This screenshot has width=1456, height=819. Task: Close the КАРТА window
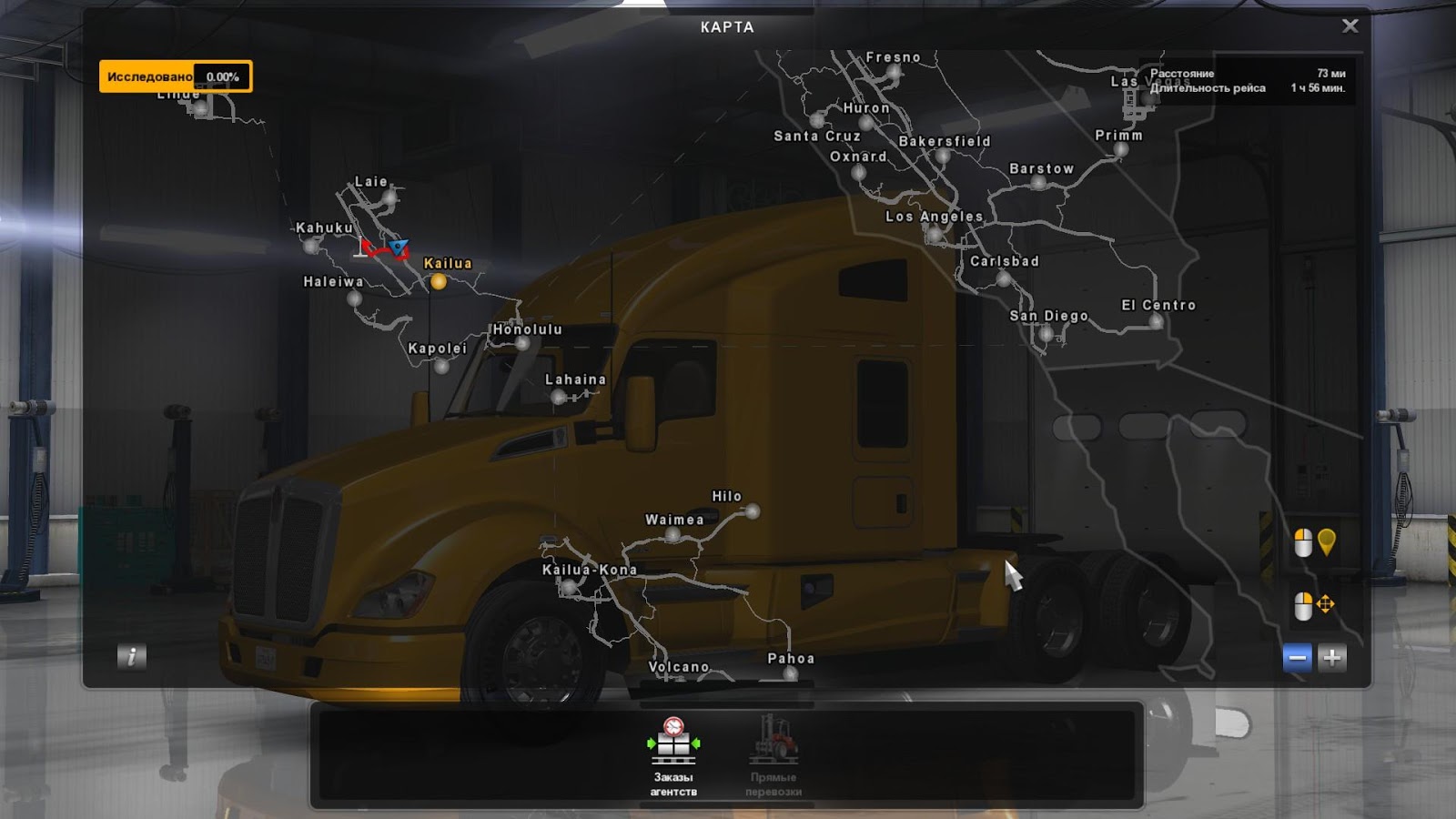(x=1350, y=25)
